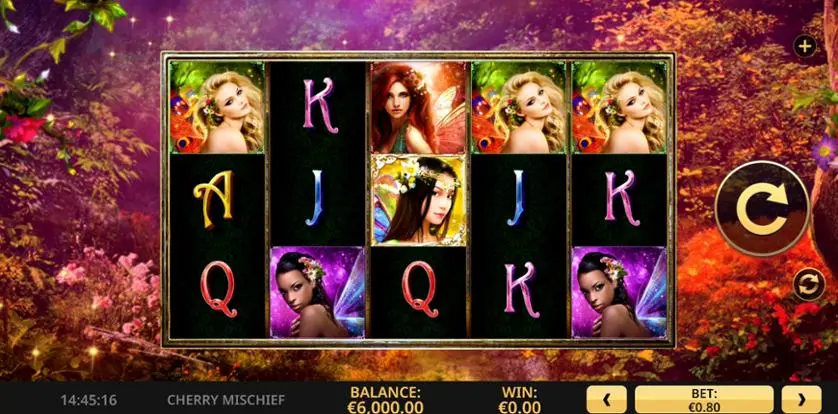838x414 pixels.
Task: Open the bet amount display
Action: (703, 400)
